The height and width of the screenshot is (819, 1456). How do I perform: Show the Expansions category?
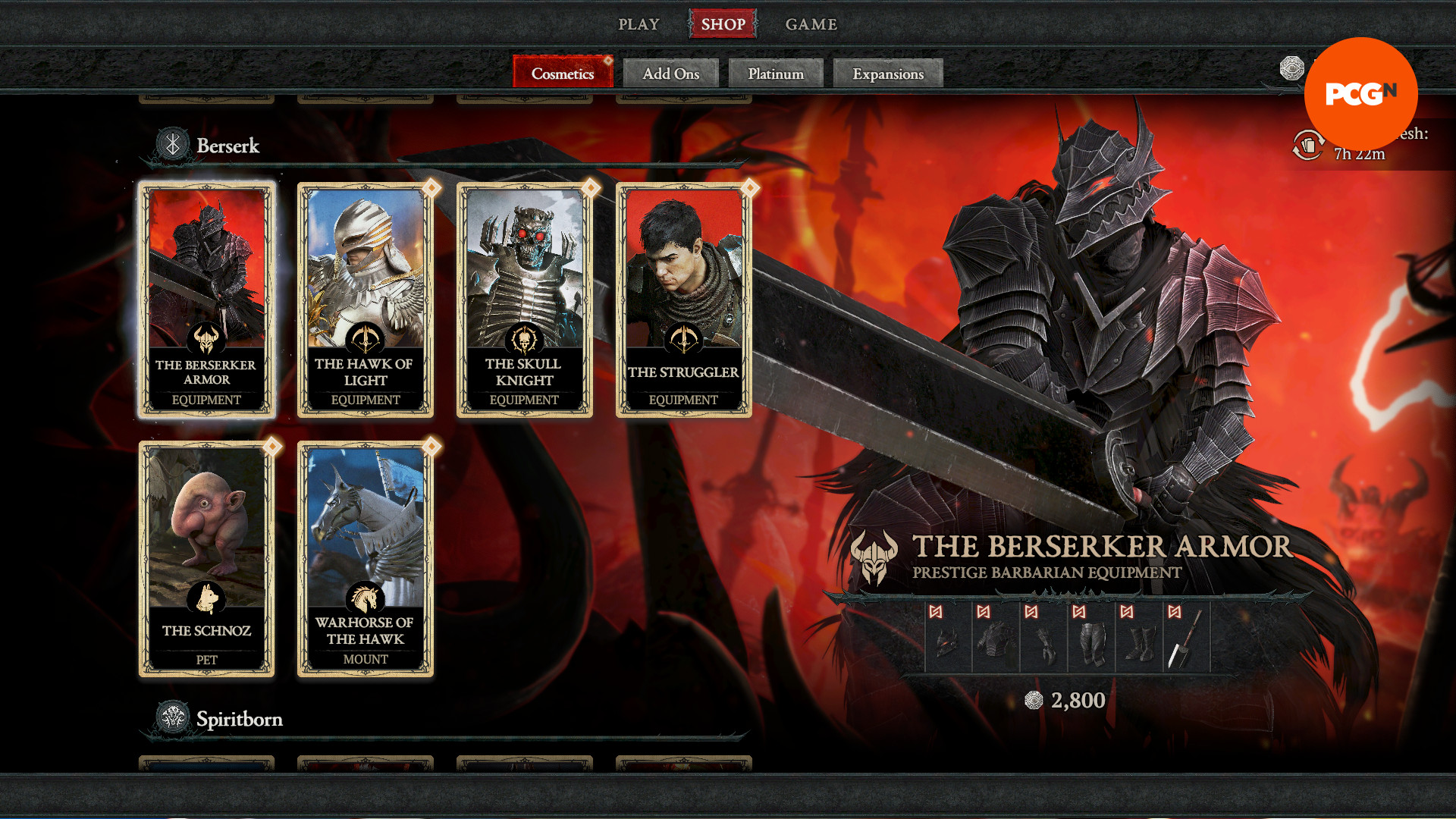click(887, 74)
